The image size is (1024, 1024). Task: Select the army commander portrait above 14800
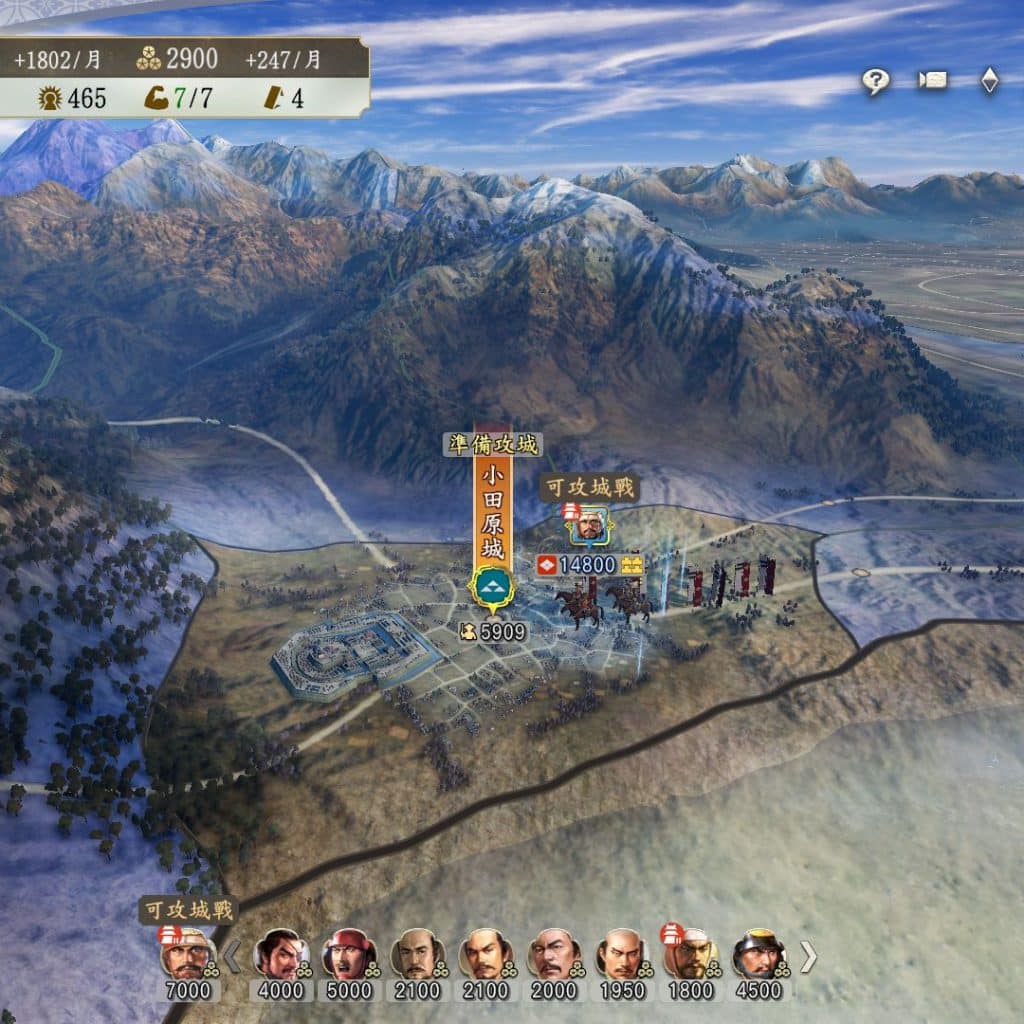click(589, 525)
